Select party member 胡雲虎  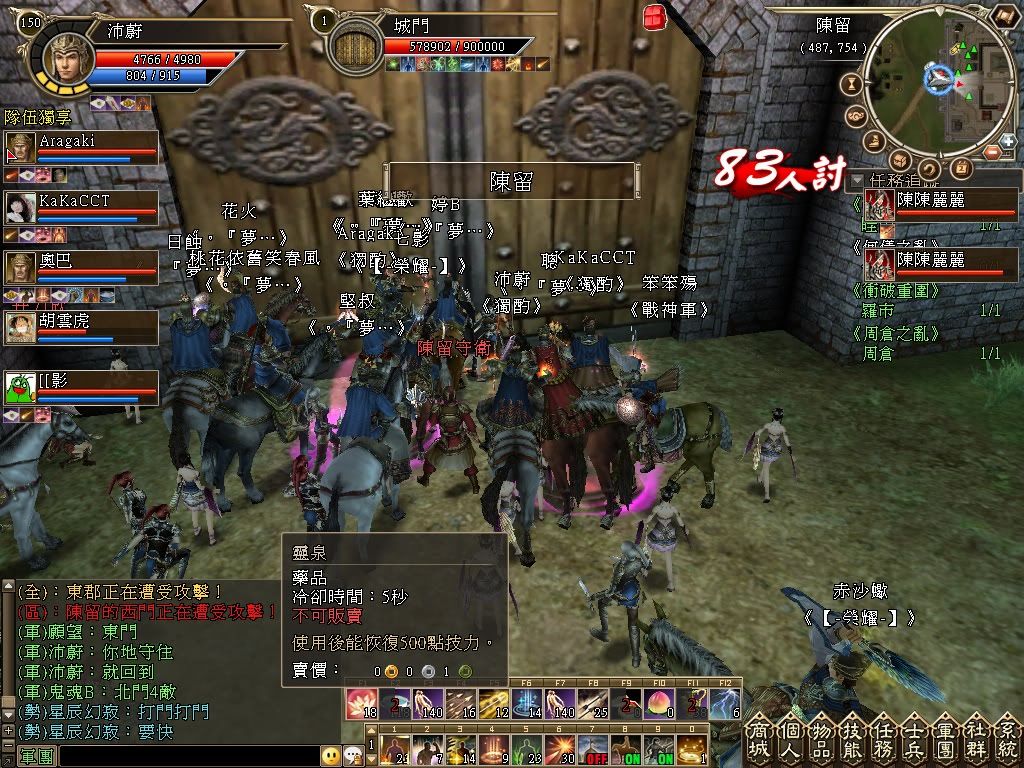click(82, 326)
